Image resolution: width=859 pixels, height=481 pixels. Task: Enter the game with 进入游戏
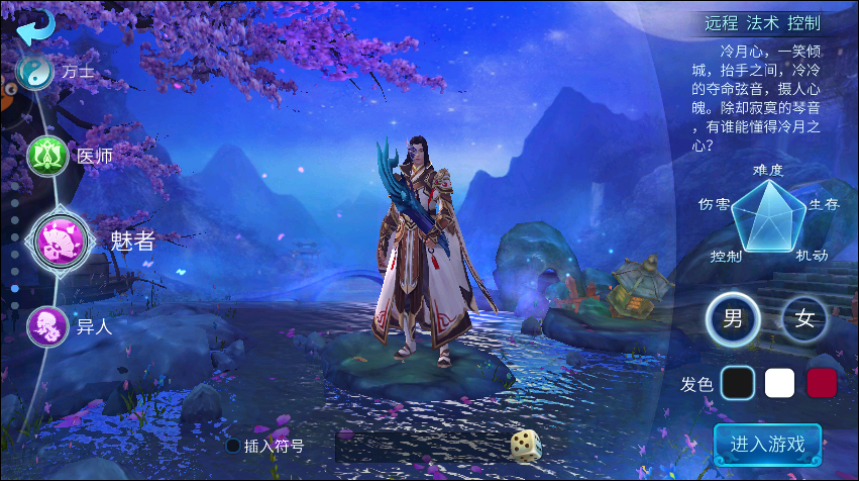coord(767,443)
